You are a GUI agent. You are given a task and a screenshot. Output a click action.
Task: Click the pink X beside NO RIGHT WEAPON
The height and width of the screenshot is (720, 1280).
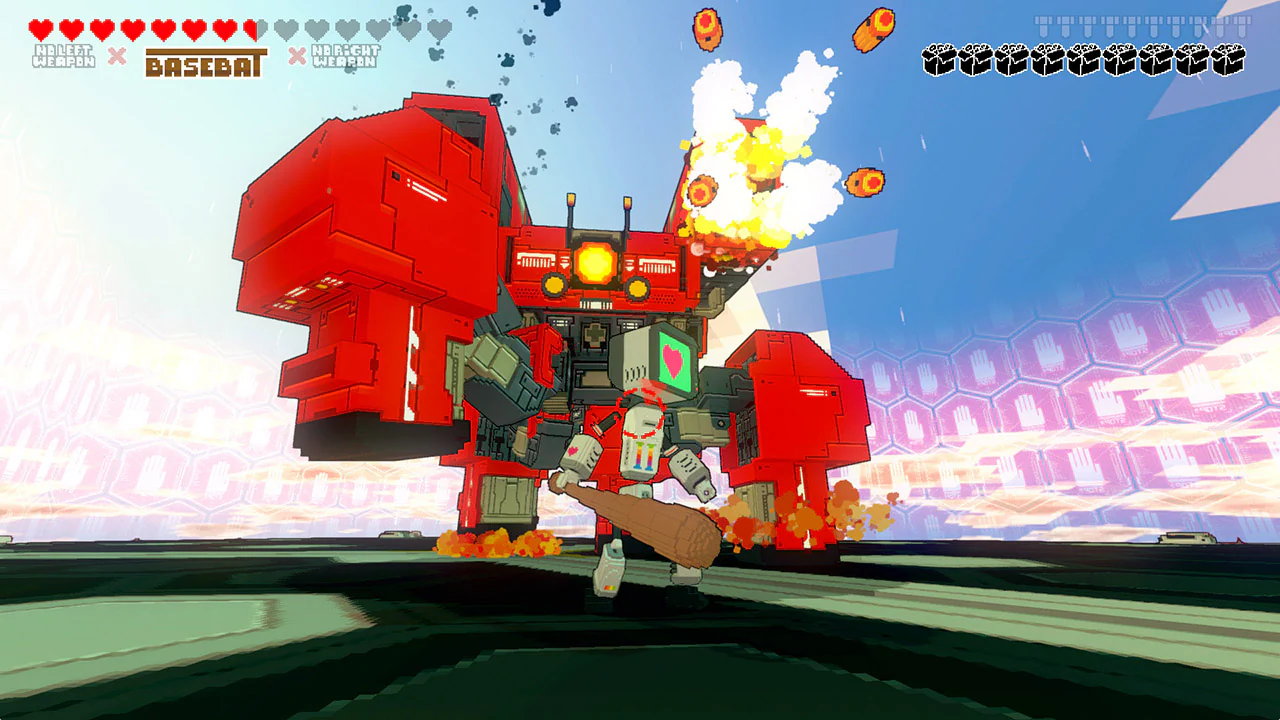tap(297, 56)
